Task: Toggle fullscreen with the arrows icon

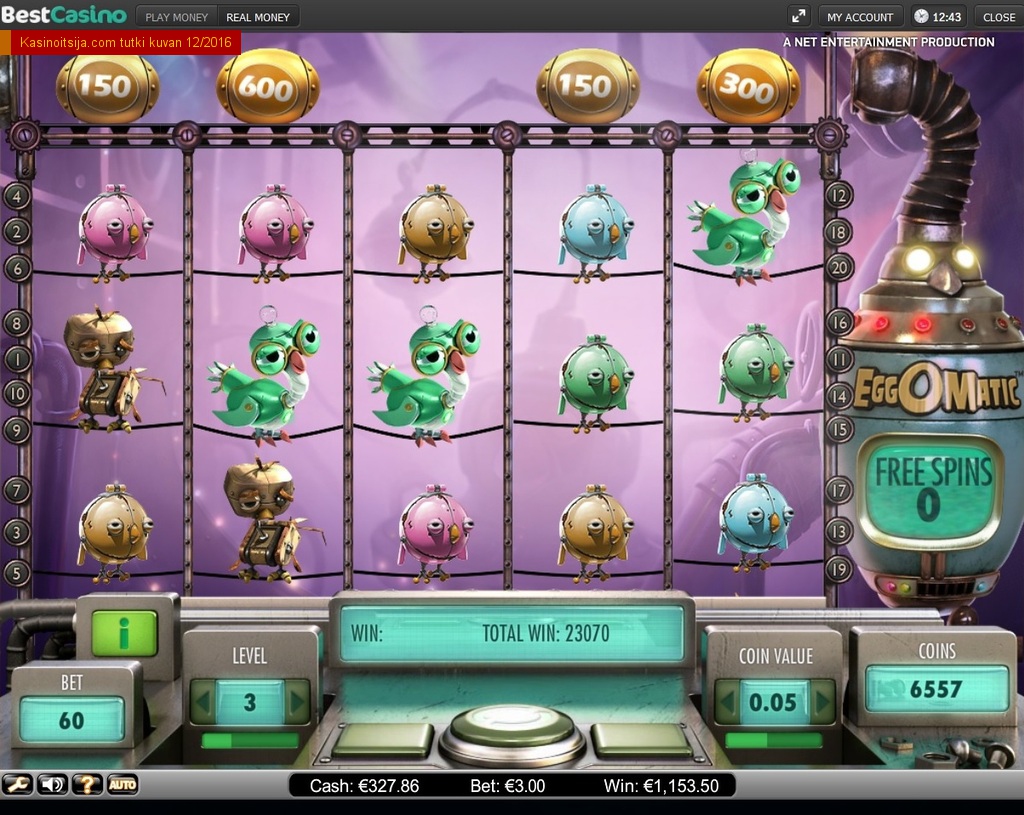Action: 799,16
